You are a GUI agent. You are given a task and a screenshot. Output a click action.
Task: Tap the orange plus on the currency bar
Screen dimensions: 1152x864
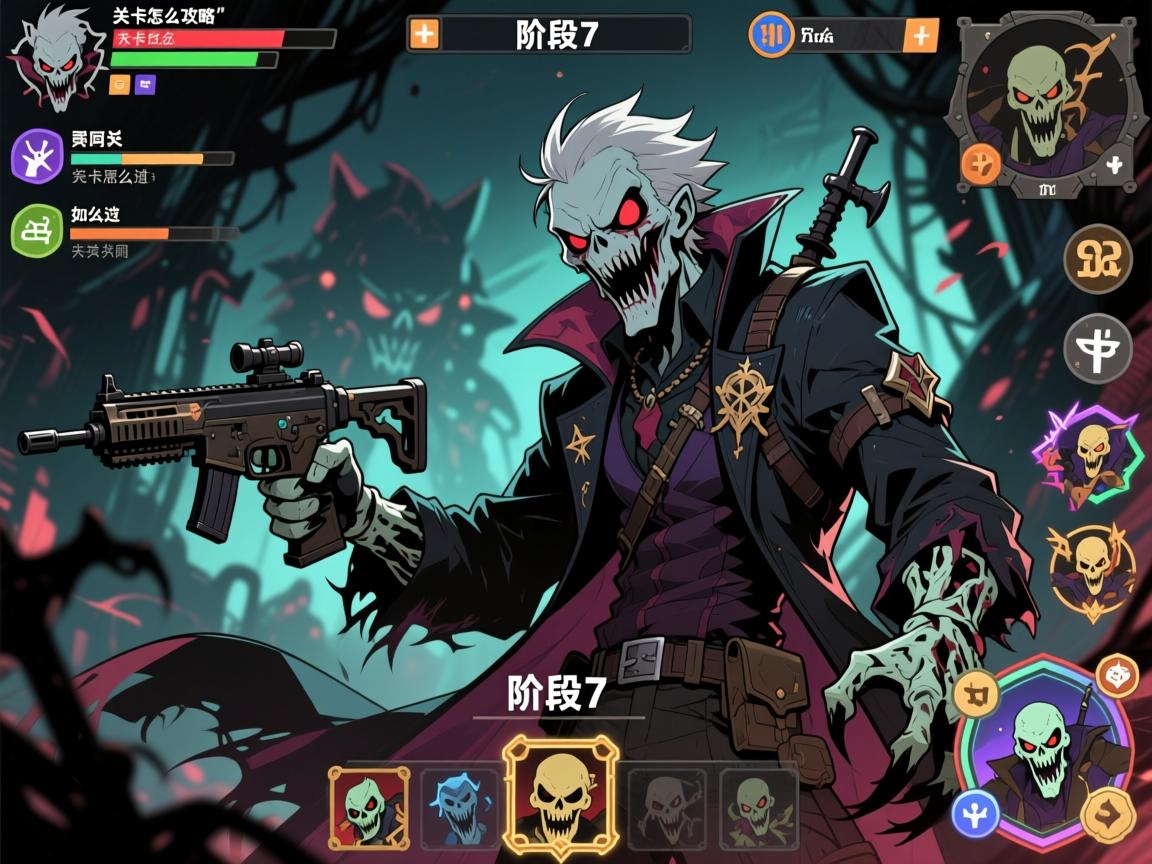tap(920, 36)
